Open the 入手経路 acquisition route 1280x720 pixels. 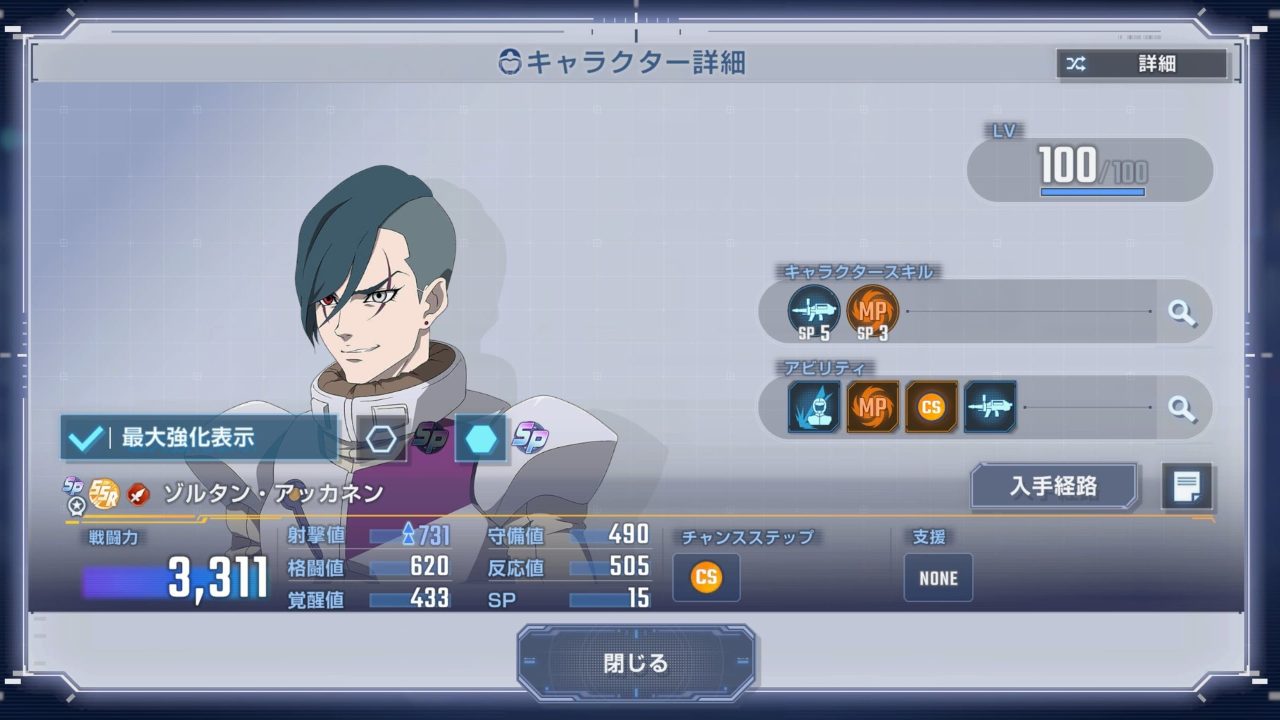tap(1054, 487)
